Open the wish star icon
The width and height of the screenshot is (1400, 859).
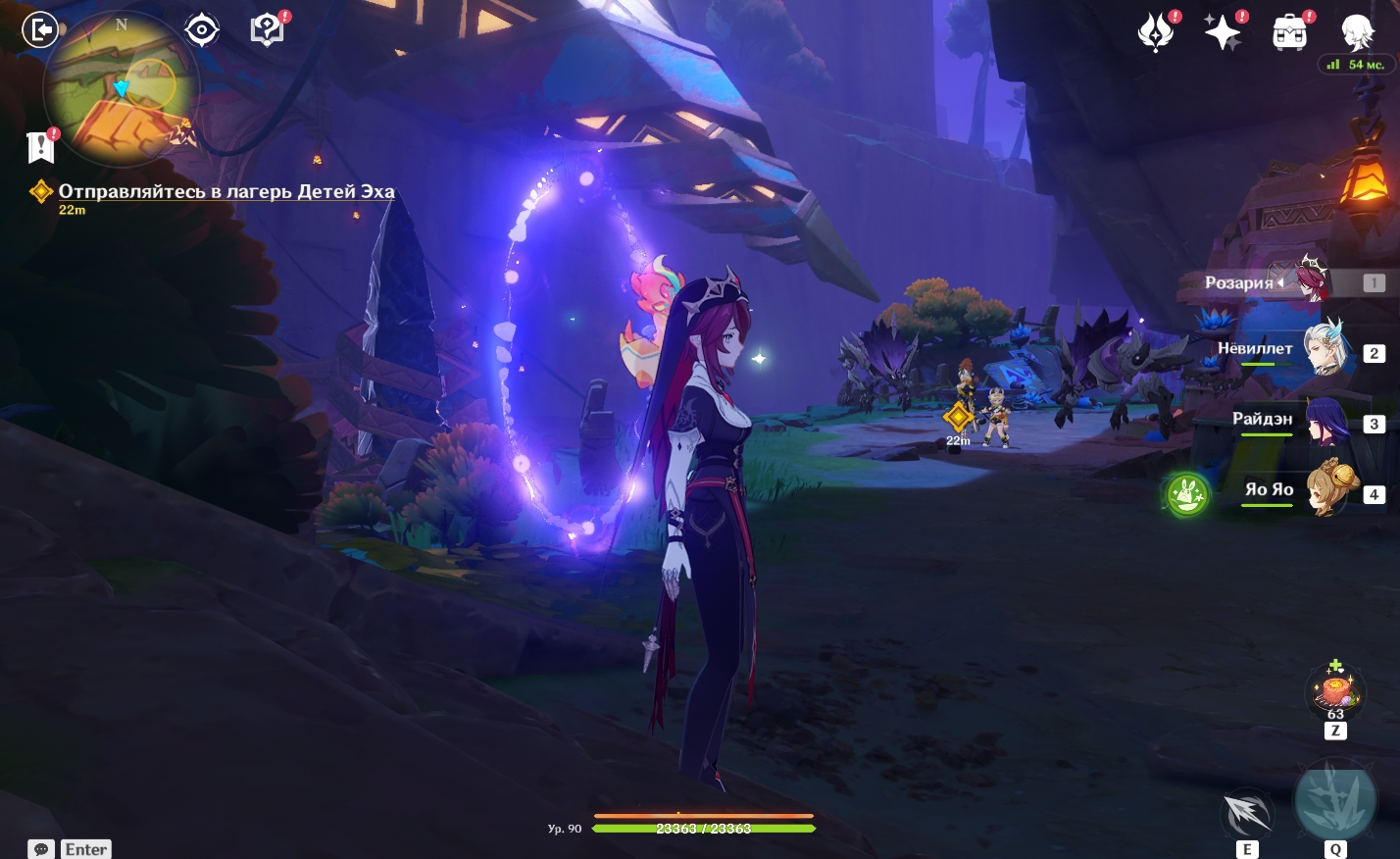[1223, 33]
